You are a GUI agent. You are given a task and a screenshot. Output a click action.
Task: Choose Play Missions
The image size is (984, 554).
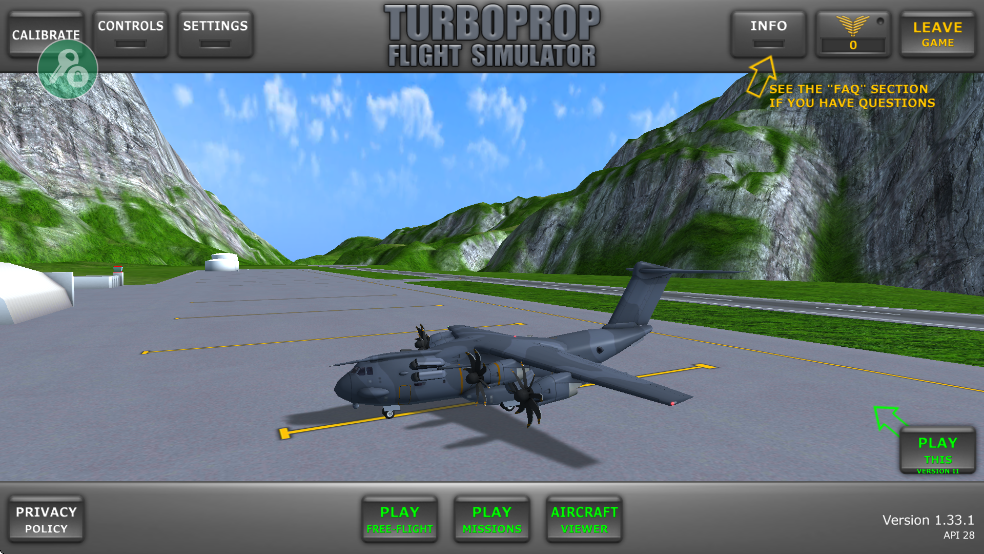pyautogui.click(x=491, y=519)
